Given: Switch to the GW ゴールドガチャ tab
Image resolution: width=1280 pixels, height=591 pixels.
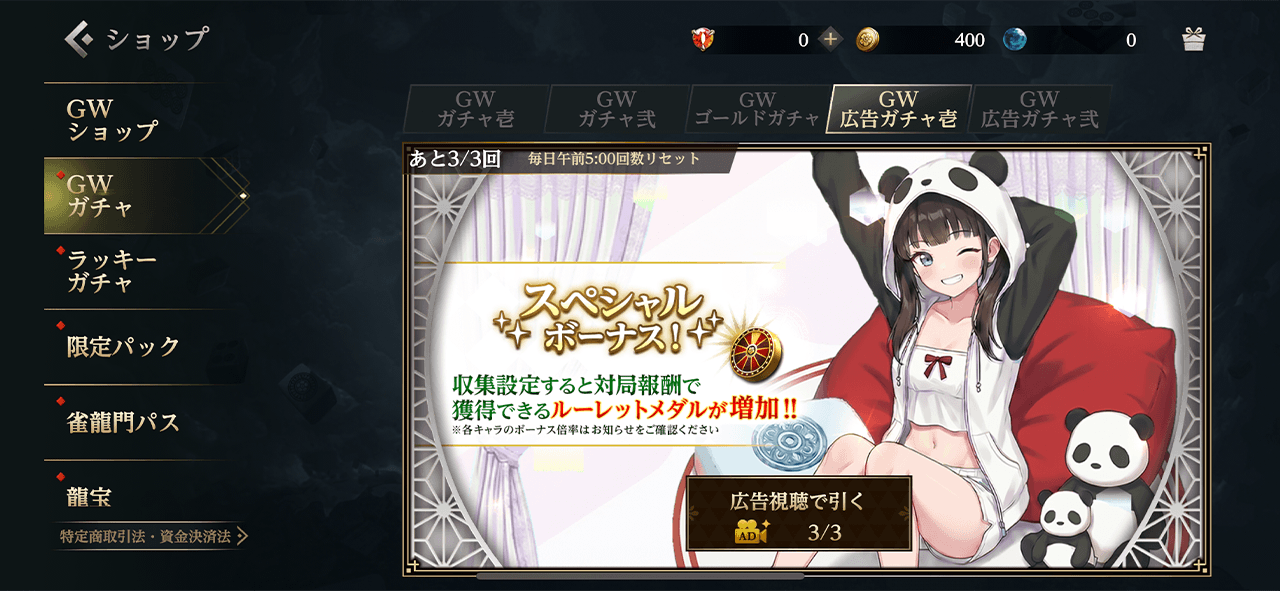Looking at the screenshot, I should coord(757,109).
